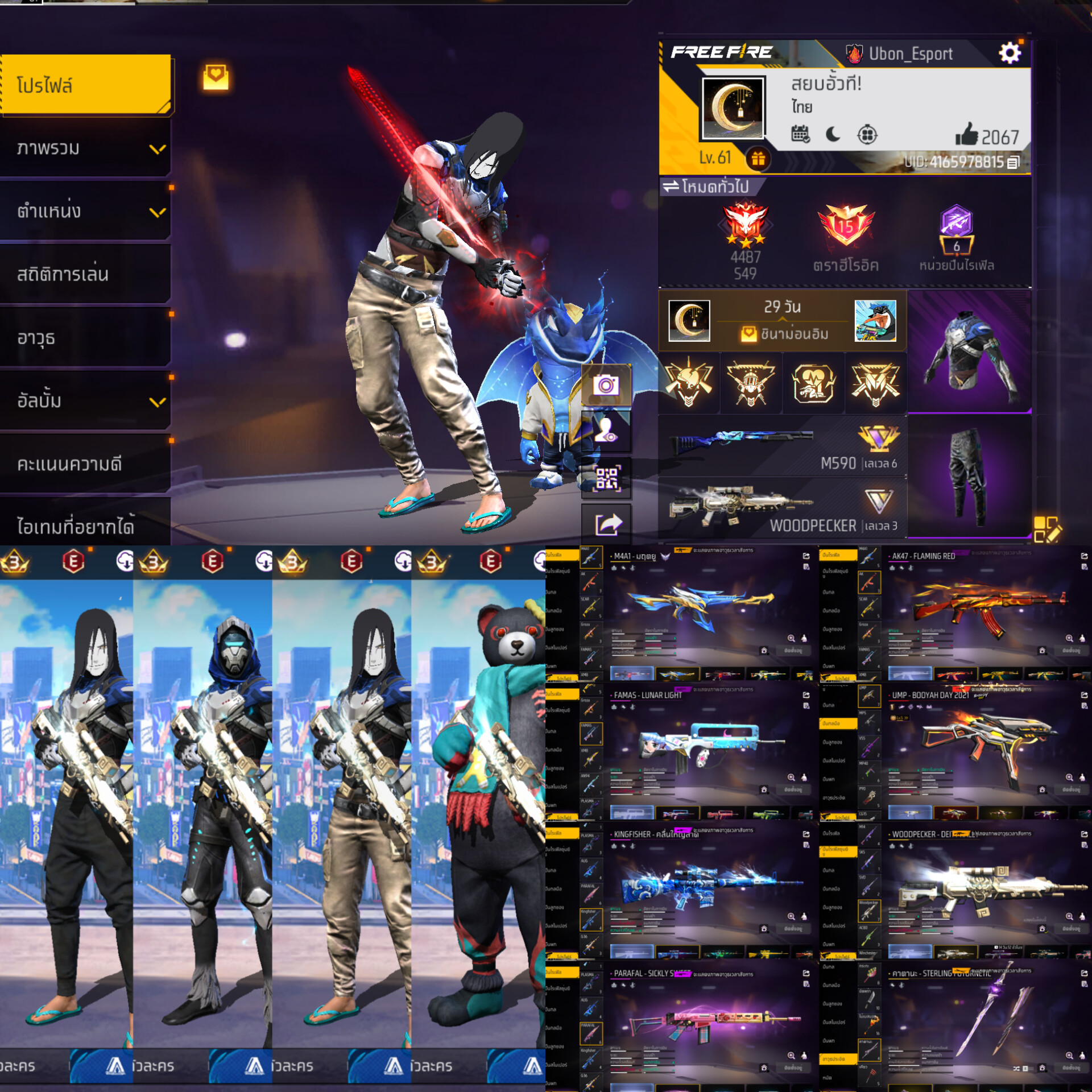Expand the ภาพรวม overview menu

pos(85,148)
